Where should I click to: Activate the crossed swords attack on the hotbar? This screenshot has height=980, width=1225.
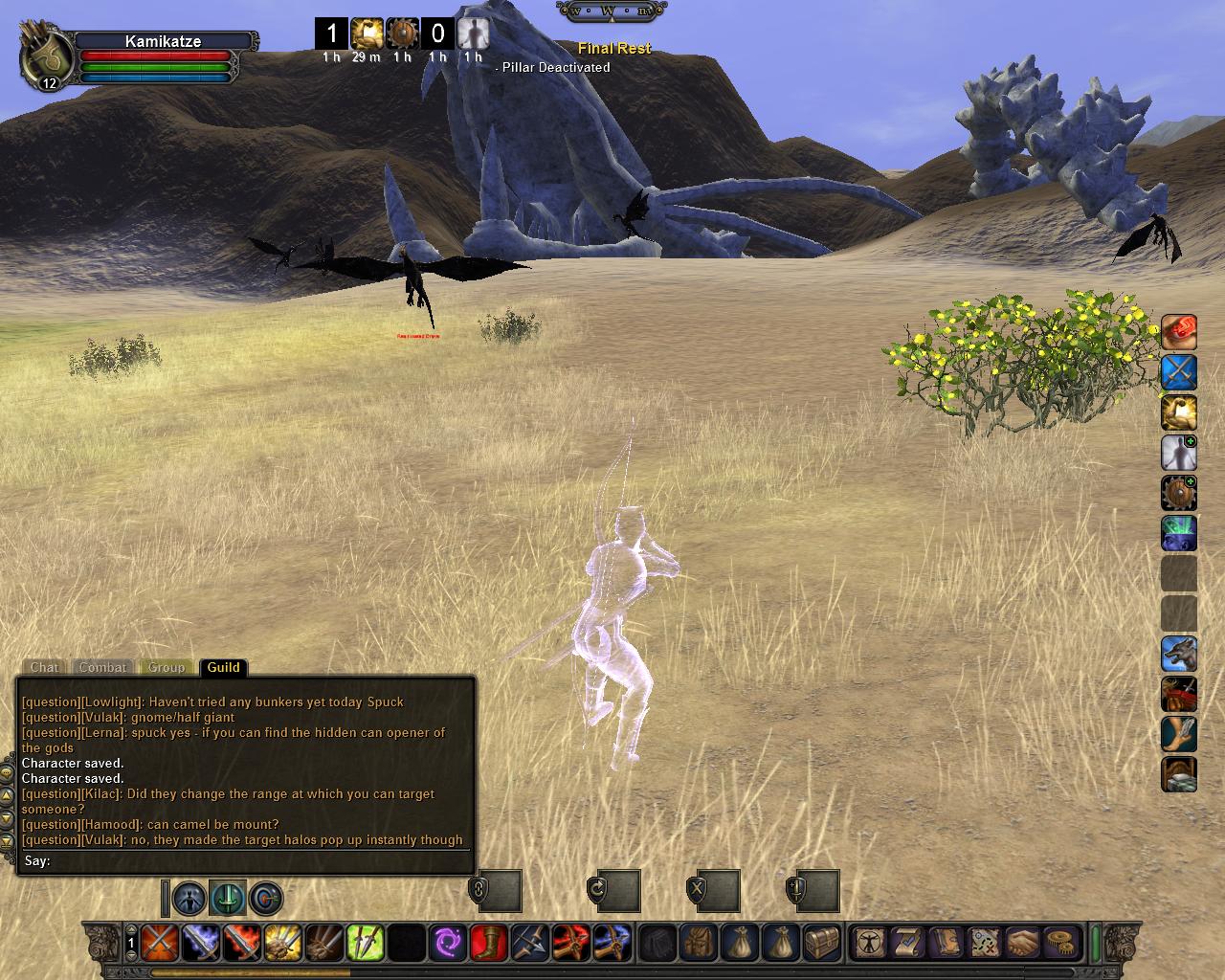coord(159,943)
